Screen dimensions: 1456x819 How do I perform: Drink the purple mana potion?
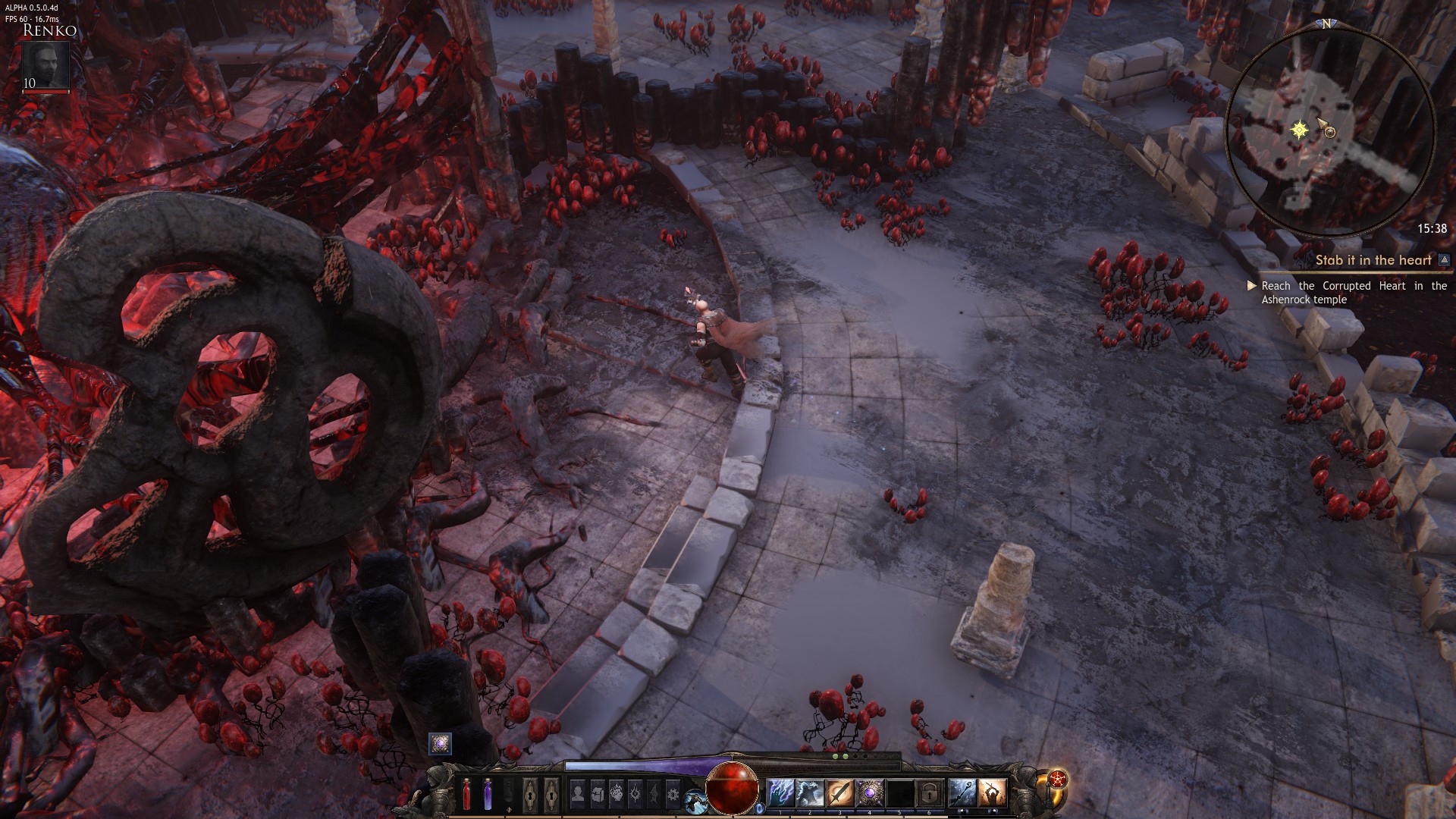coord(488,795)
